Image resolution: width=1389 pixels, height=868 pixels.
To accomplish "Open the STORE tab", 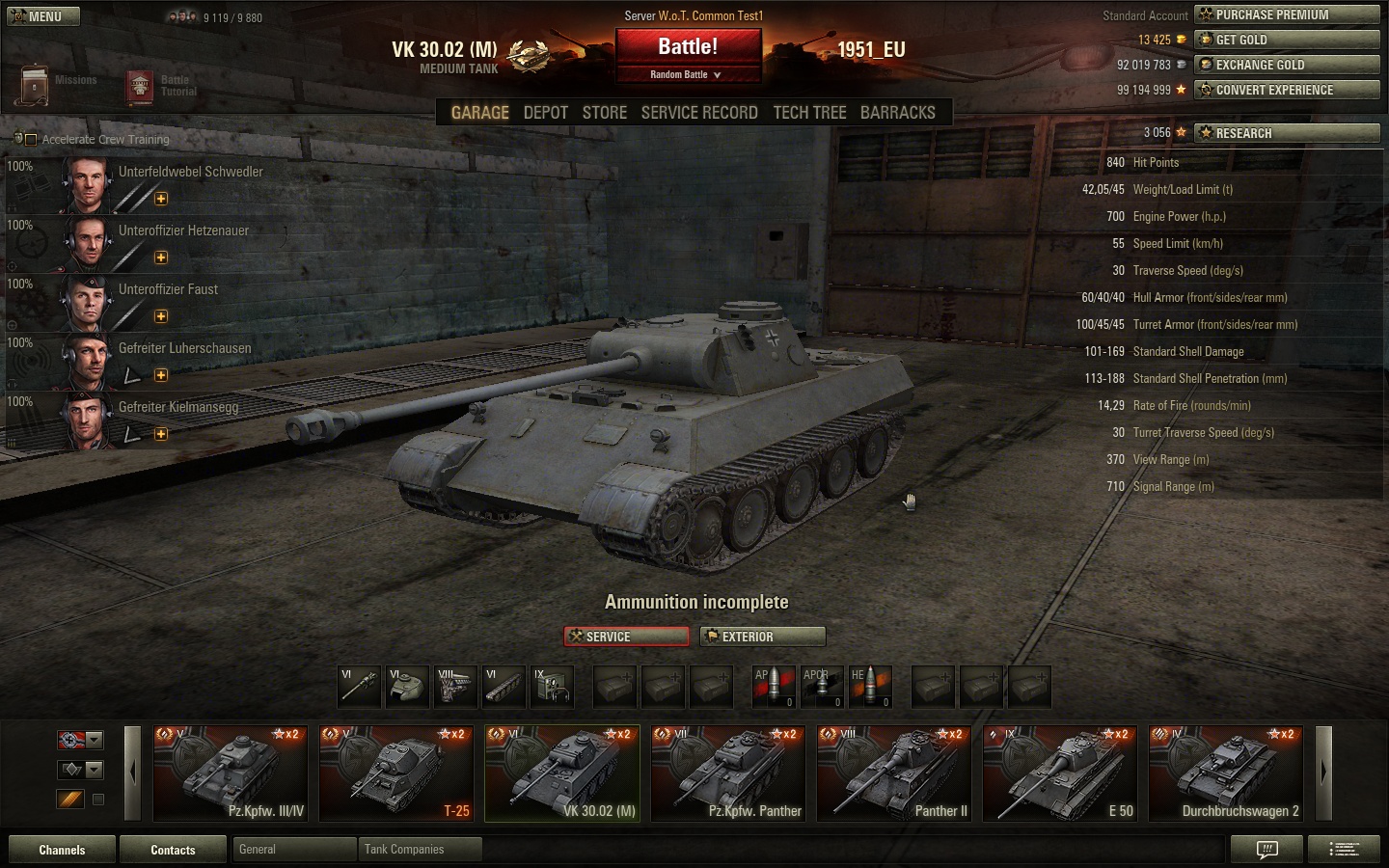I will [x=604, y=113].
